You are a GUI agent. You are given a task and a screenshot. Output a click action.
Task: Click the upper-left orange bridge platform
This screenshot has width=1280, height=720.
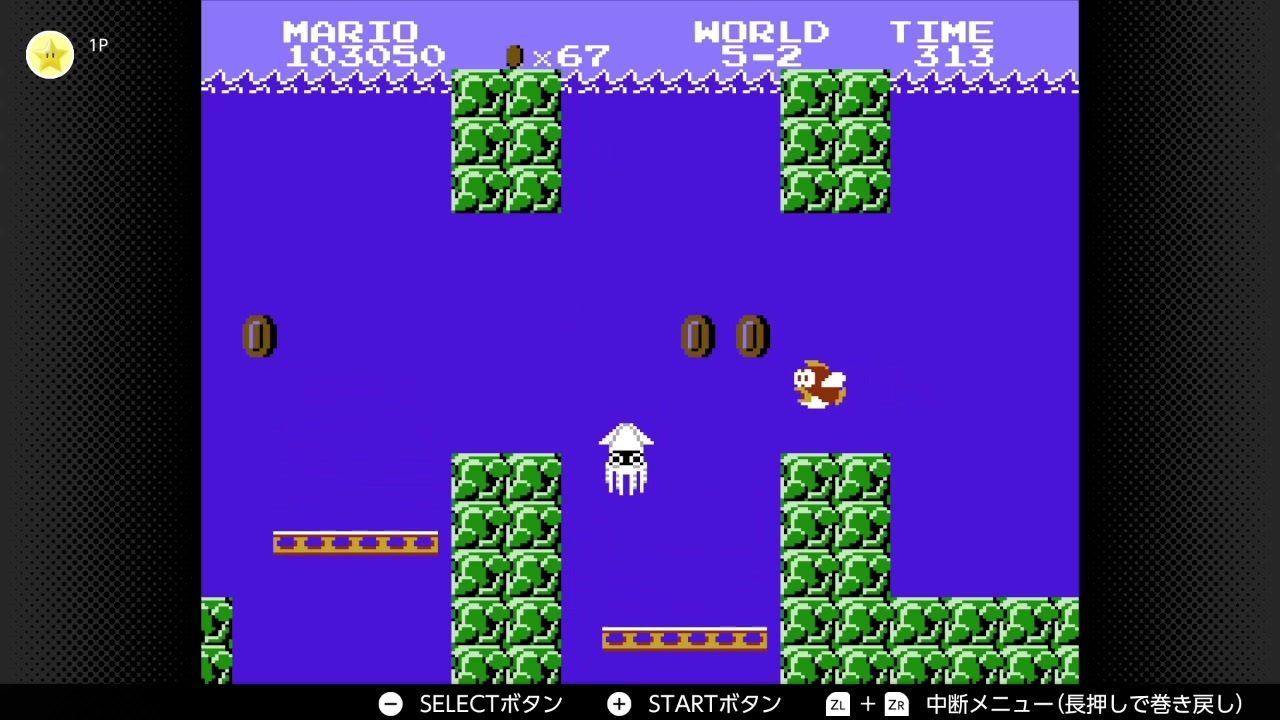click(356, 541)
